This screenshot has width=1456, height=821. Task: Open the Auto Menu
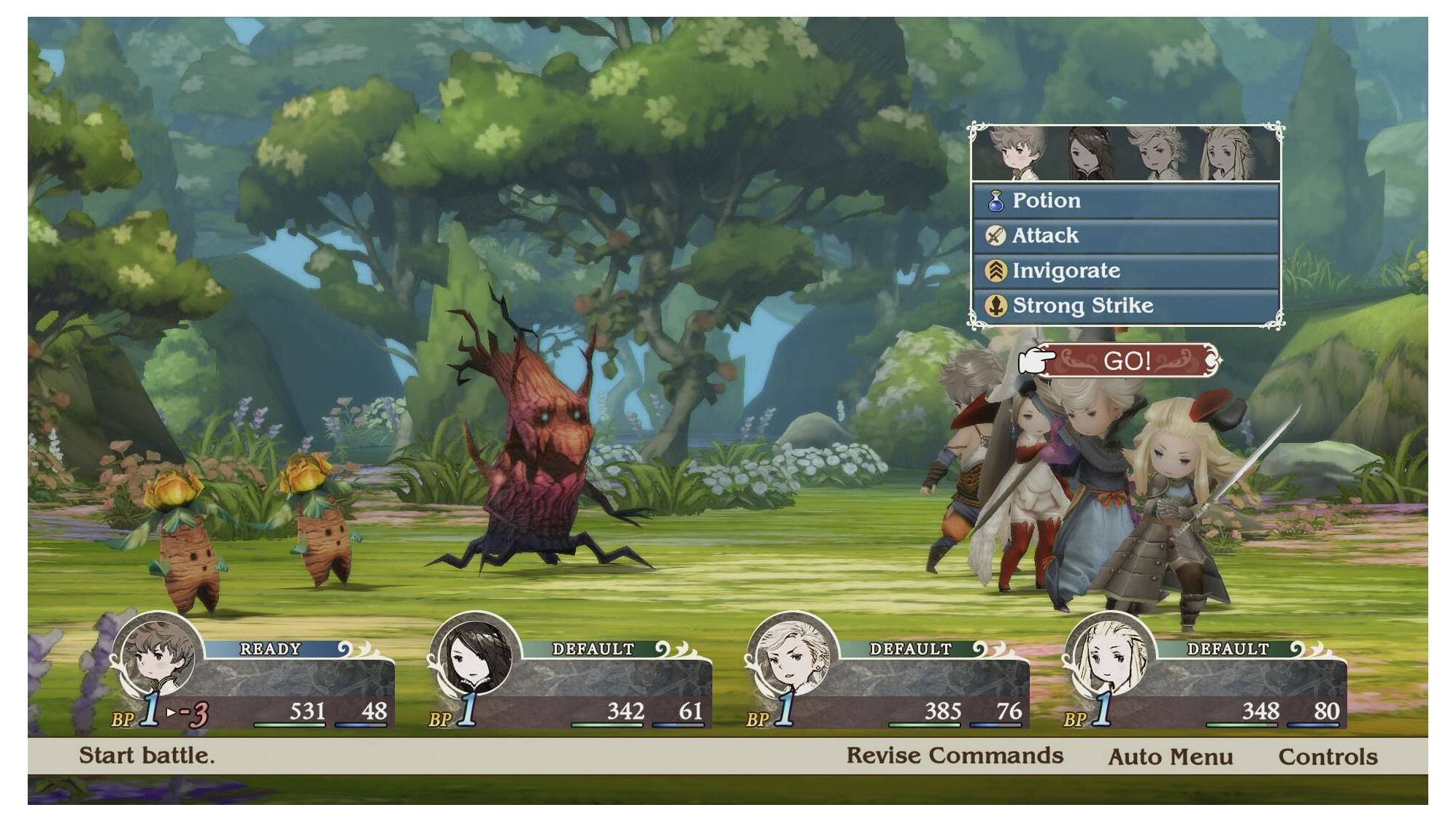(1170, 757)
